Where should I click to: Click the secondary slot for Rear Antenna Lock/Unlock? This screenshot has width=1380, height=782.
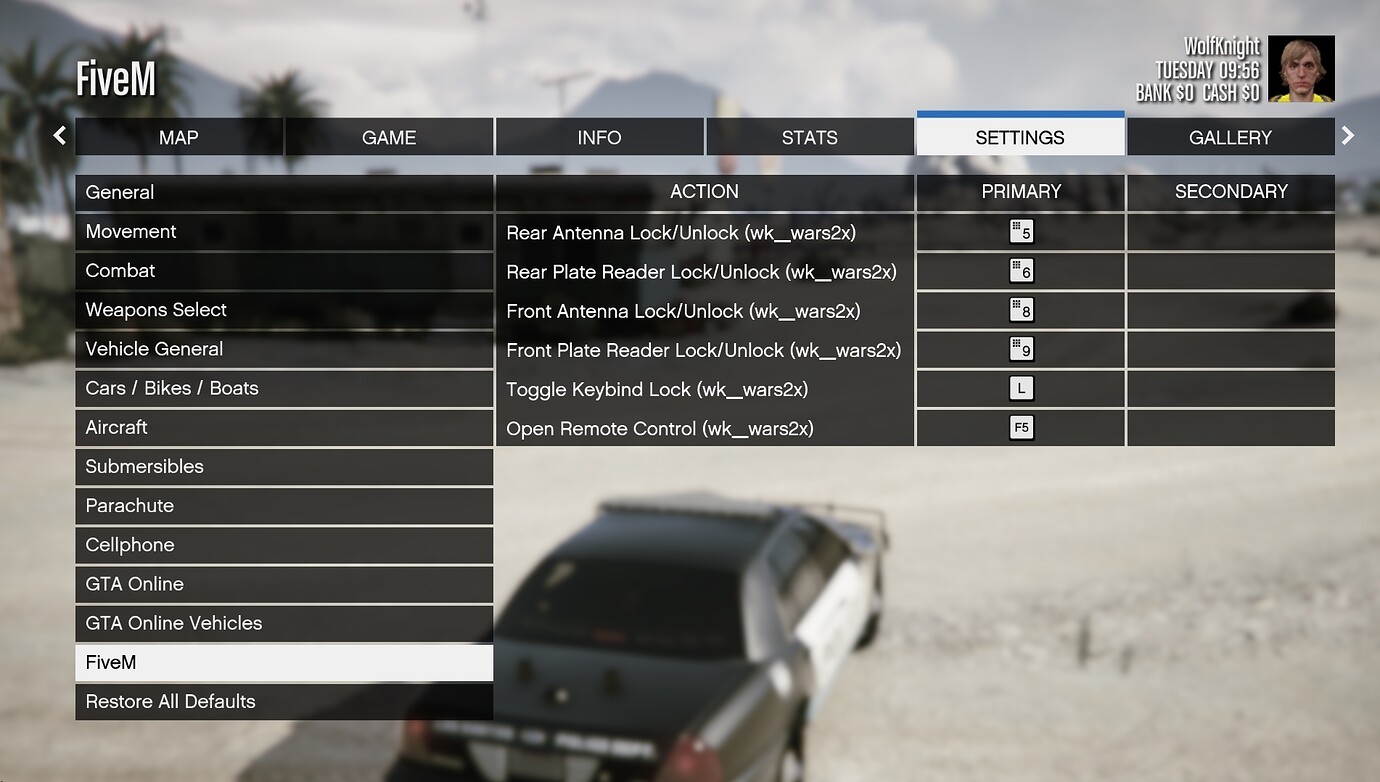click(x=1231, y=231)
